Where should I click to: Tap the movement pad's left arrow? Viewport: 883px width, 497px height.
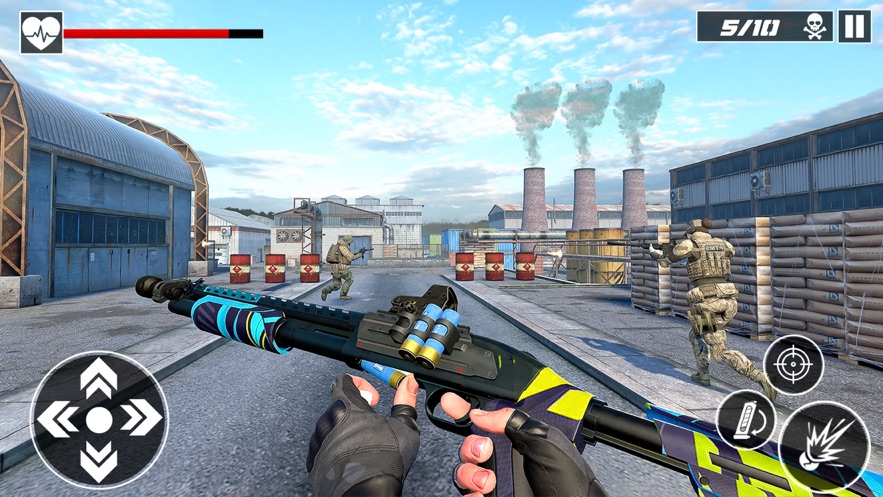click(x=56, y=420)
